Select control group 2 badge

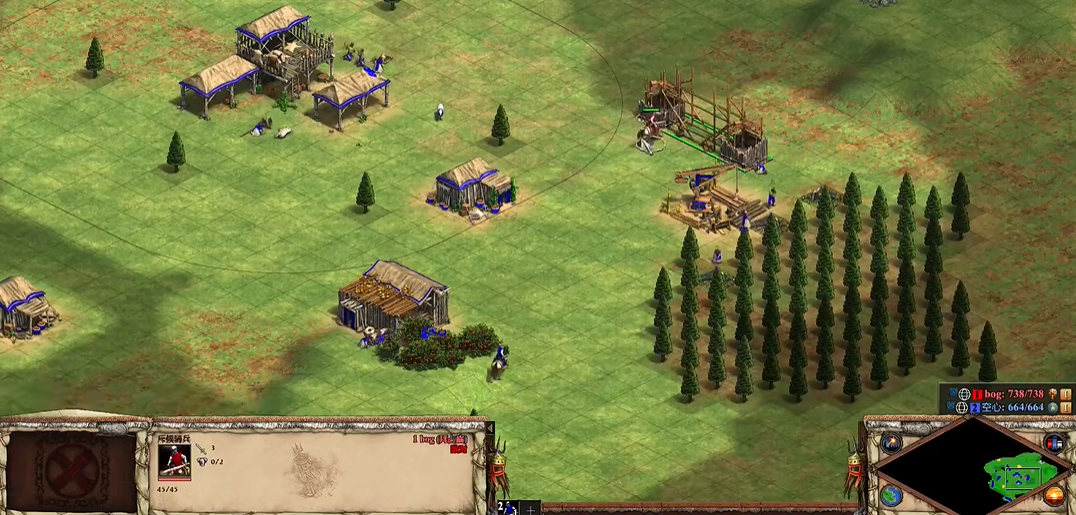tap(503, 507)
